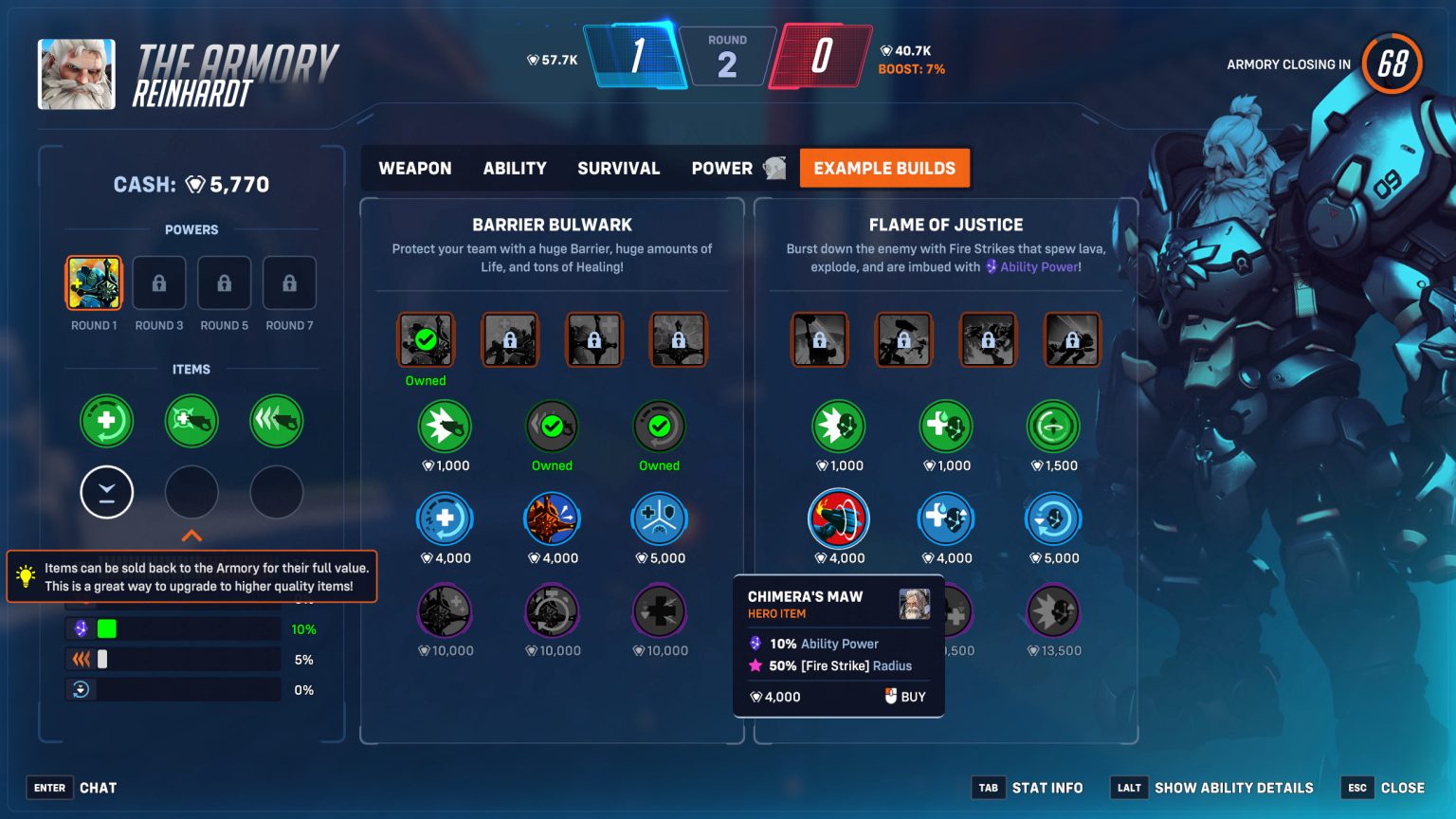Select the 13,500 Flame of Justice item
Screen dimensions: 1456x819
(x=1052, y=611)
